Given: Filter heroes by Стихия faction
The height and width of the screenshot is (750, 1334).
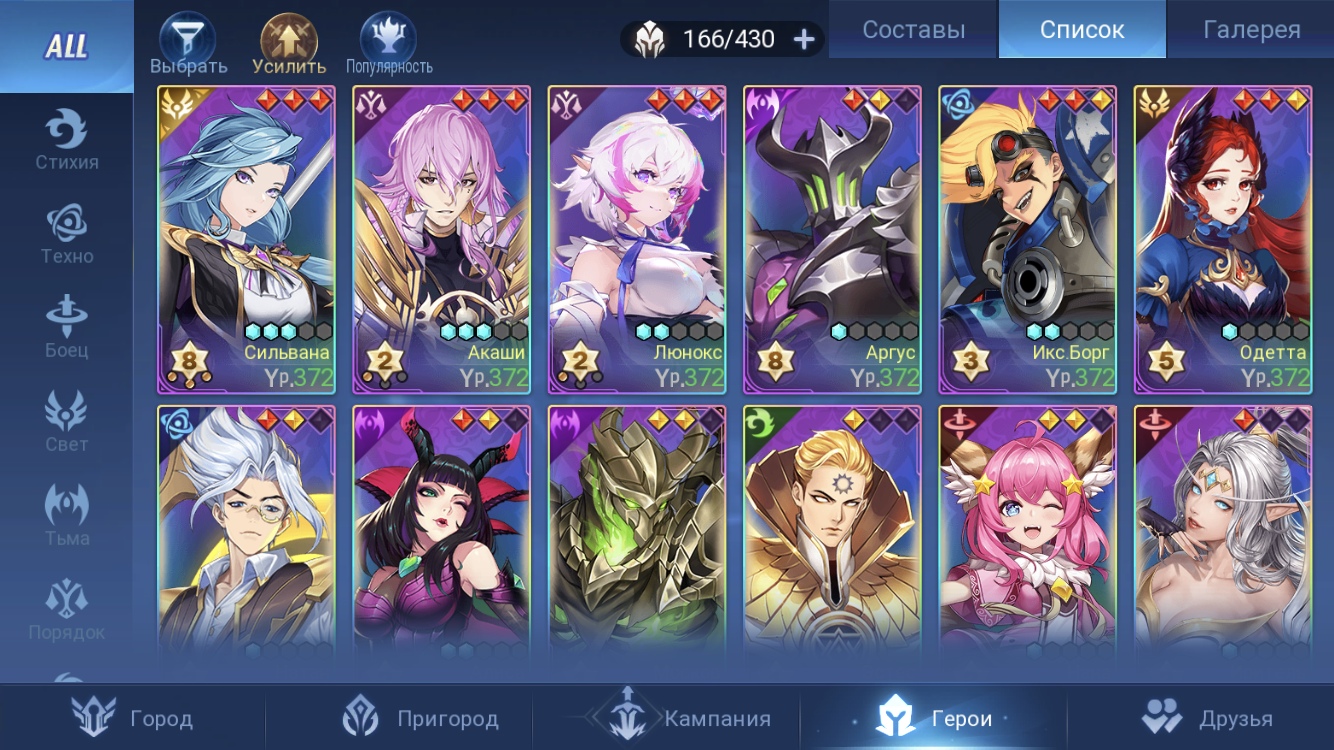Looking at the screenshot, I should [67, 140].
